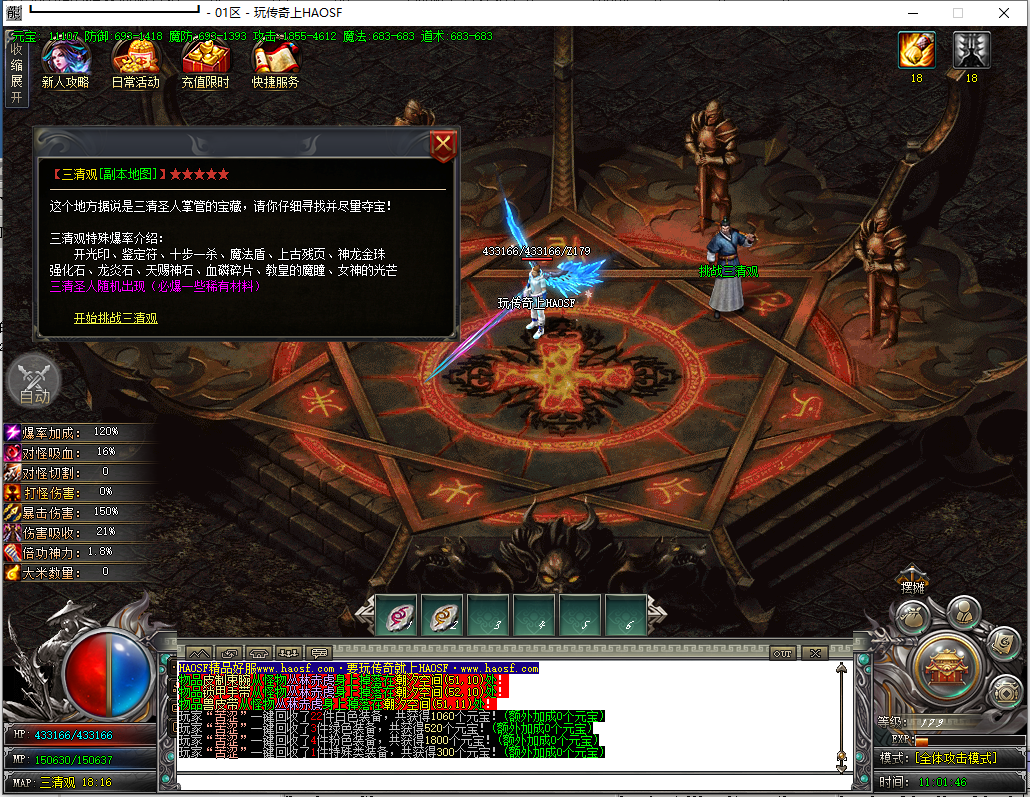The width and height of the screenshot is (1030, 797).
Task: Use the item in hotbar slot 1
Action: point(401,615)
